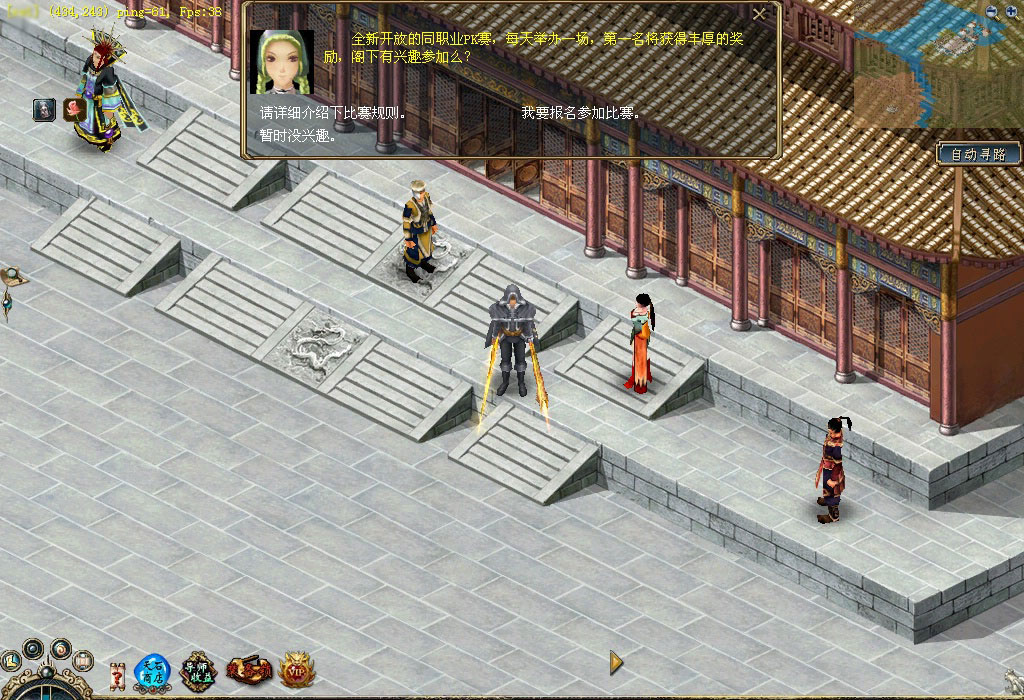1024x700 pixels.
Task: Decline with "暂时没兴趣" option
Action: (x=298, y=135)
